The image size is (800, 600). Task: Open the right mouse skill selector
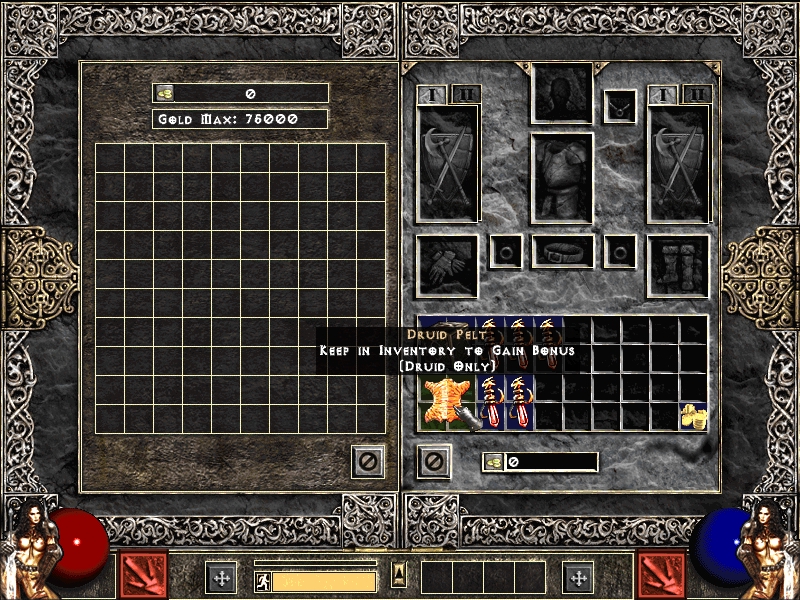661,575
